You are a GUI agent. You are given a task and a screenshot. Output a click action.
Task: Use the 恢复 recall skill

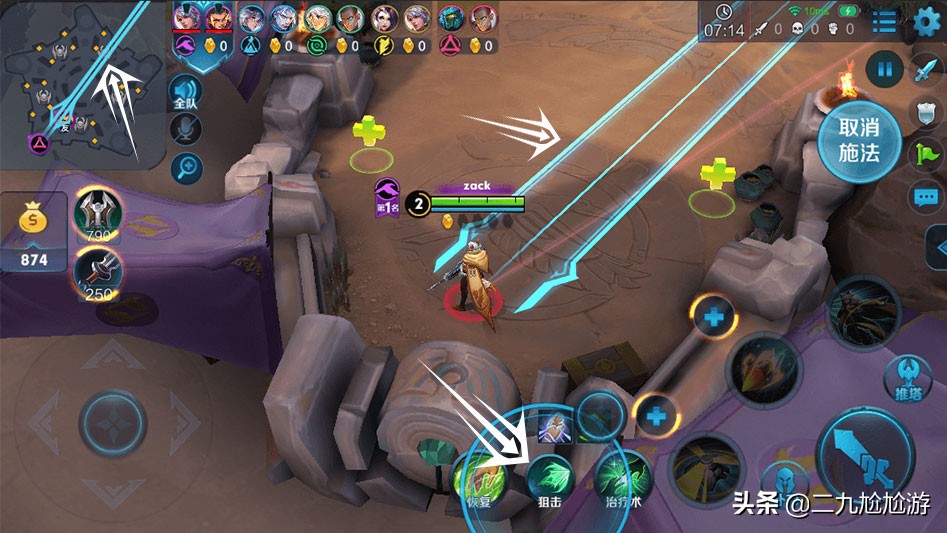coord(479,479)
